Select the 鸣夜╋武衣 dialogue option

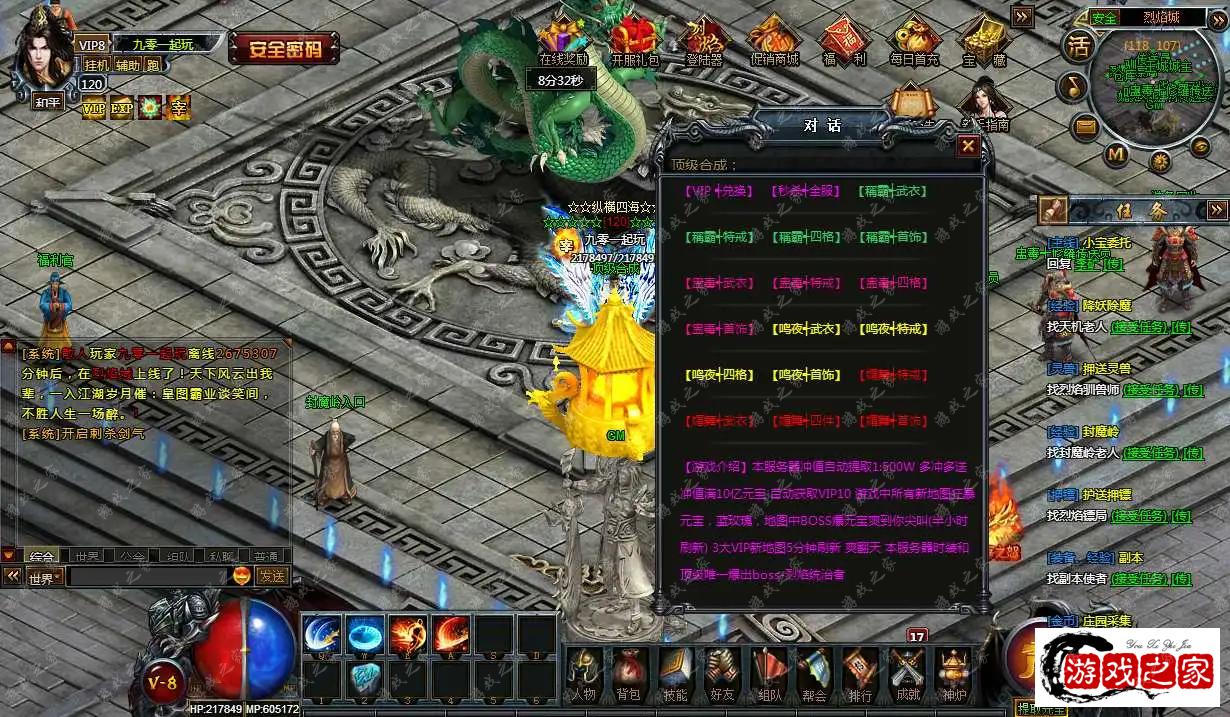point(805,329)
